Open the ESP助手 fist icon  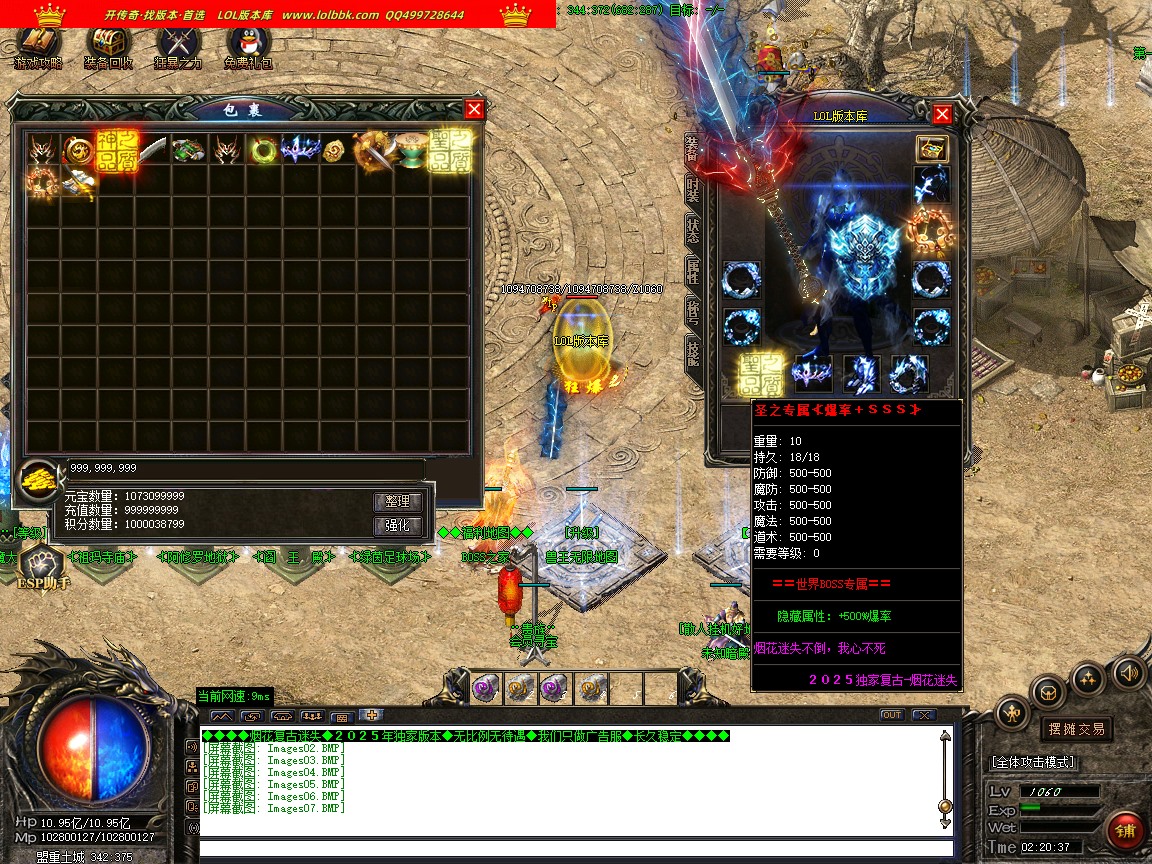click(x=40, y=564)
